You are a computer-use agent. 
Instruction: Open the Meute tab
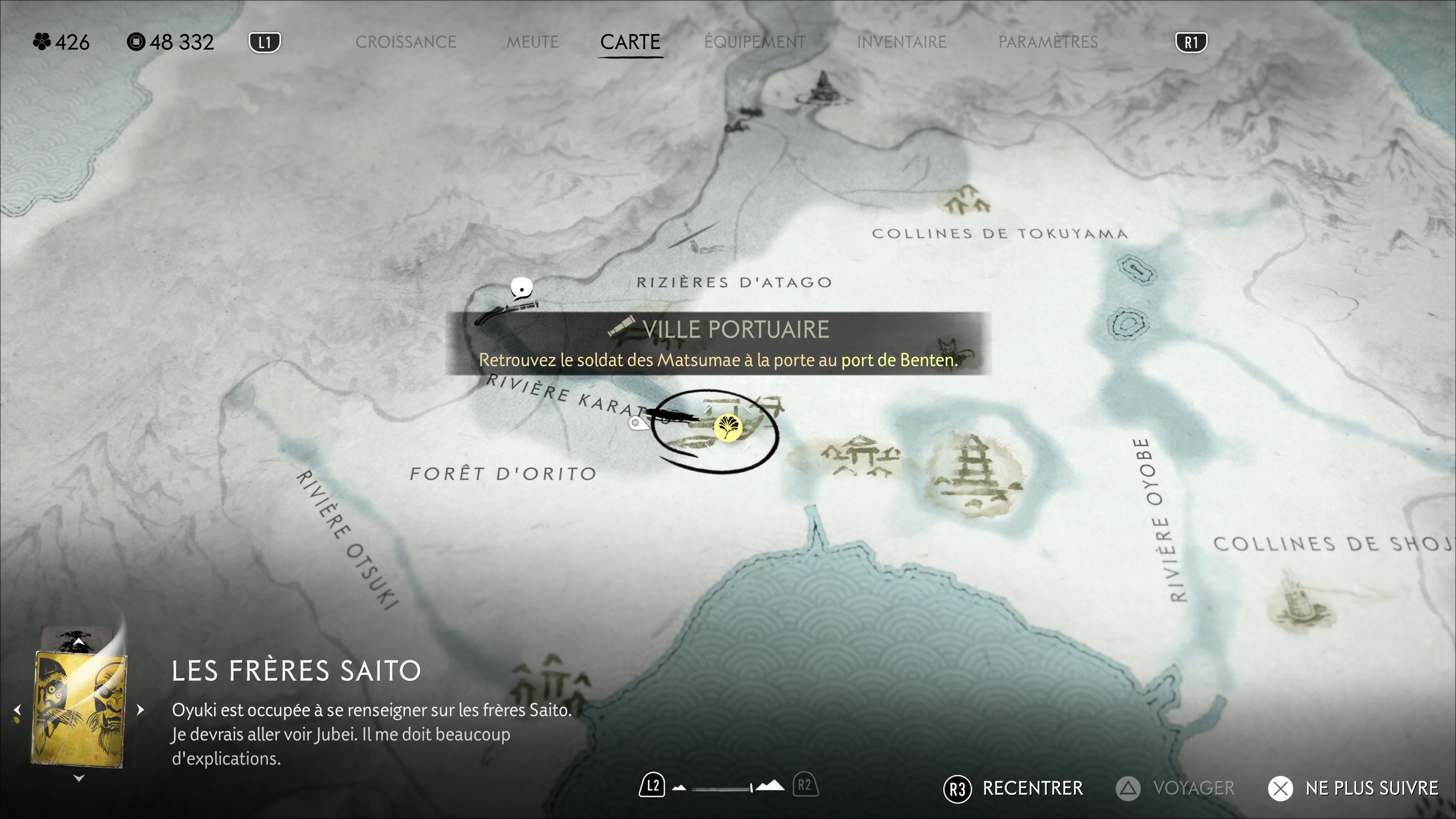pyautogui.click(x=532, y=42)
